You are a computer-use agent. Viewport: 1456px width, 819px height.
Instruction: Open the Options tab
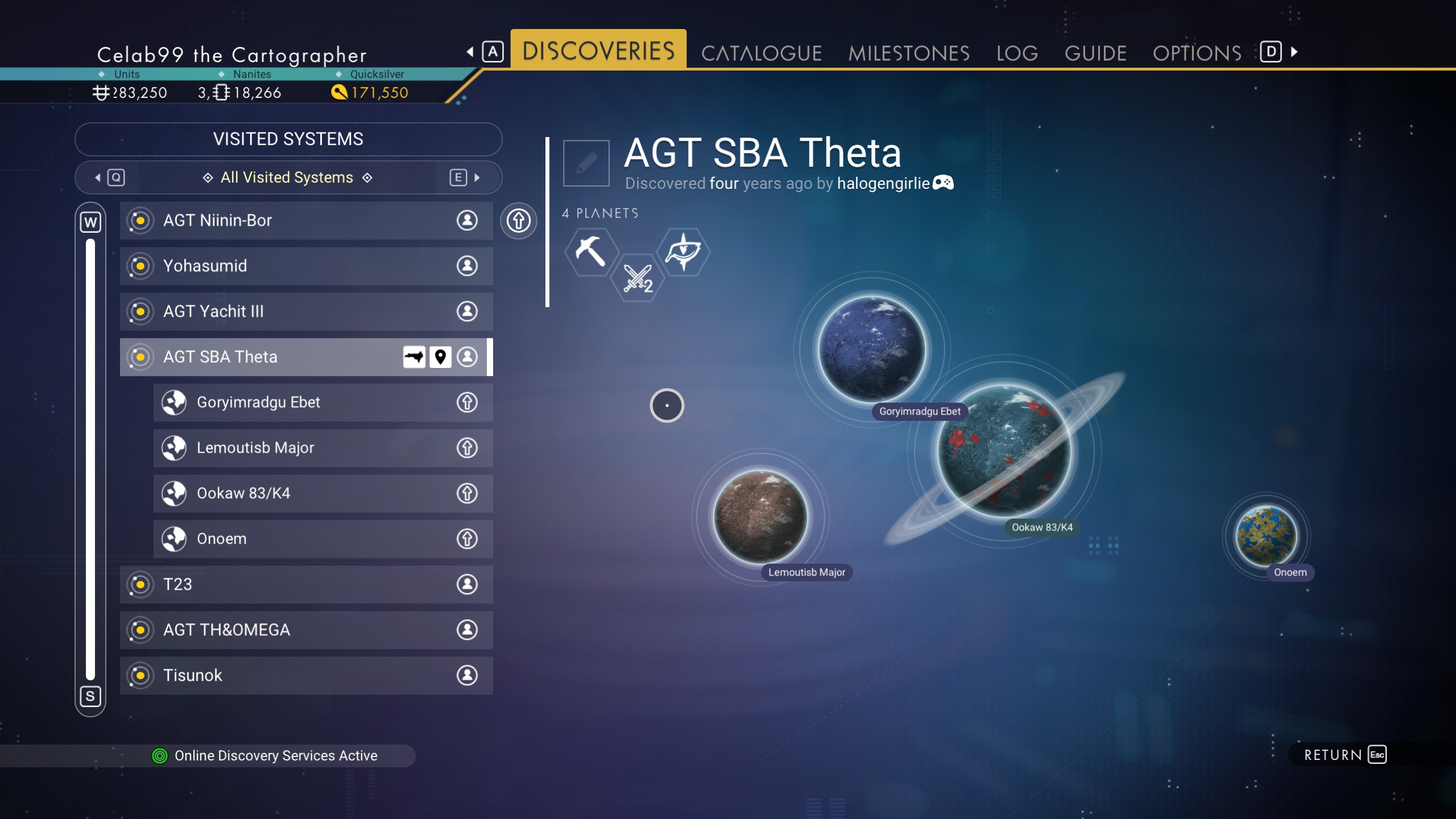click(x=1197, y=53)
